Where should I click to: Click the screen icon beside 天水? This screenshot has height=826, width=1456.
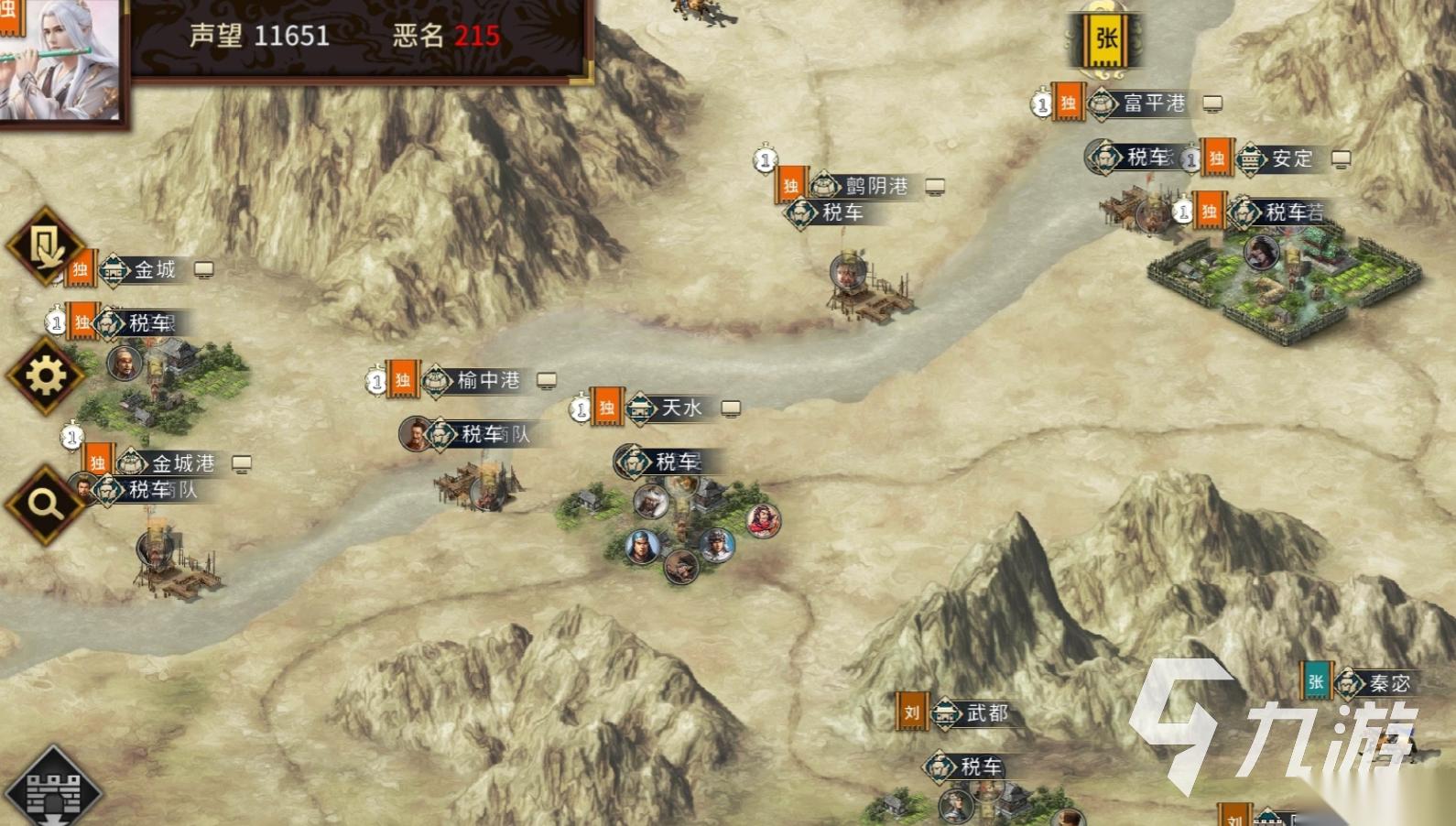point(731,408)
